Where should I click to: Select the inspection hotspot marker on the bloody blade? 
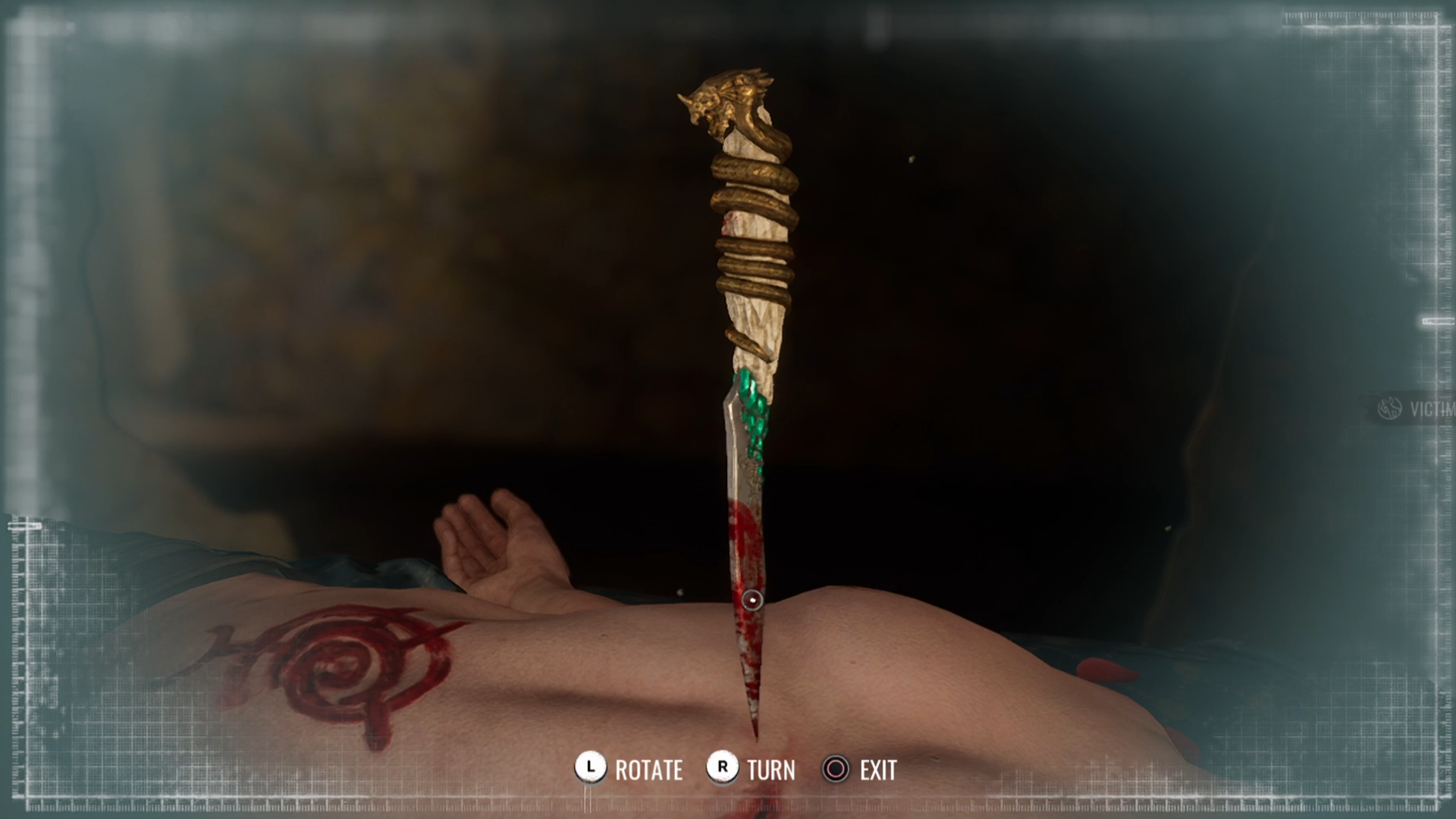pos(752,601)
